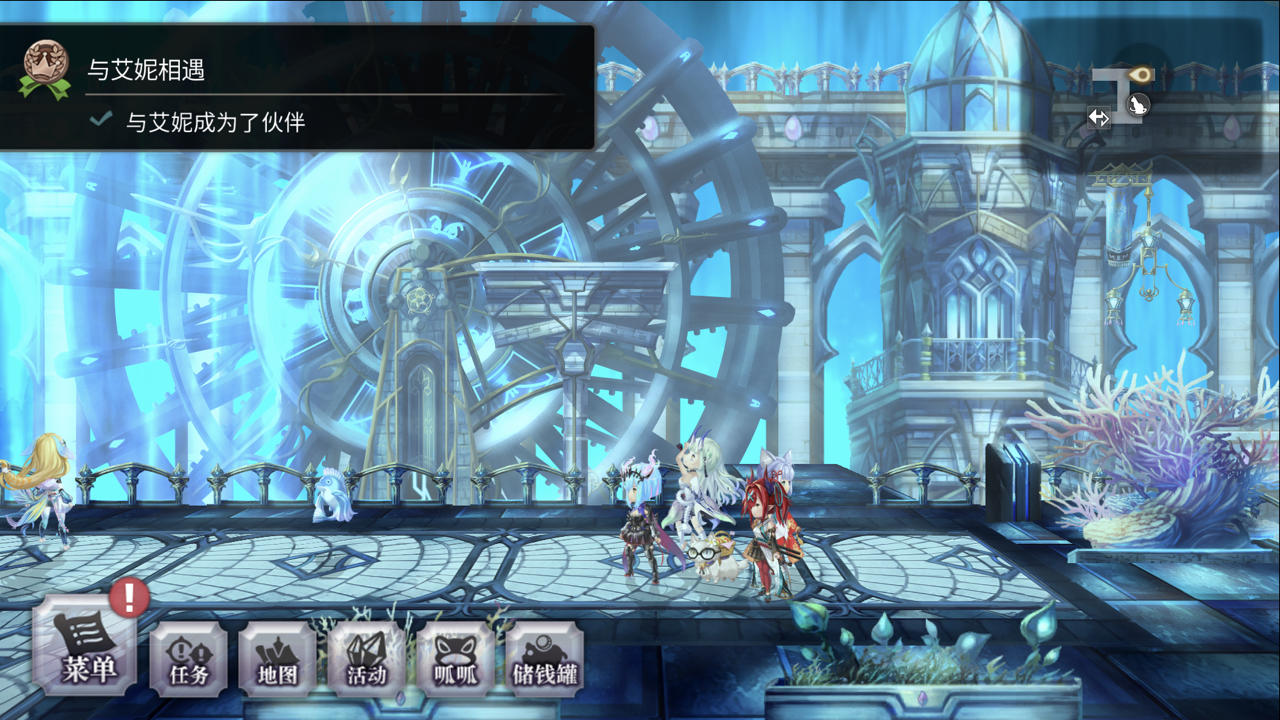
Task: Open the 任务 quest list
Action: click(x=188, y=659)
